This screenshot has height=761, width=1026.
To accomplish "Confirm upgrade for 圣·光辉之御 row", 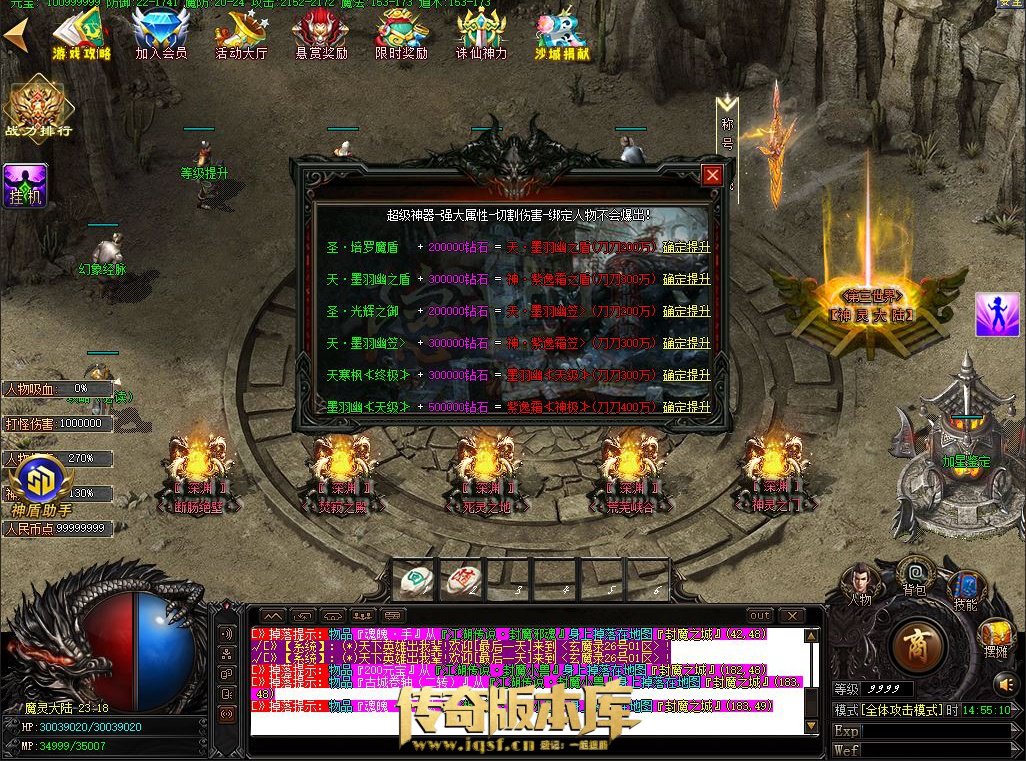I will click(686, 311).
